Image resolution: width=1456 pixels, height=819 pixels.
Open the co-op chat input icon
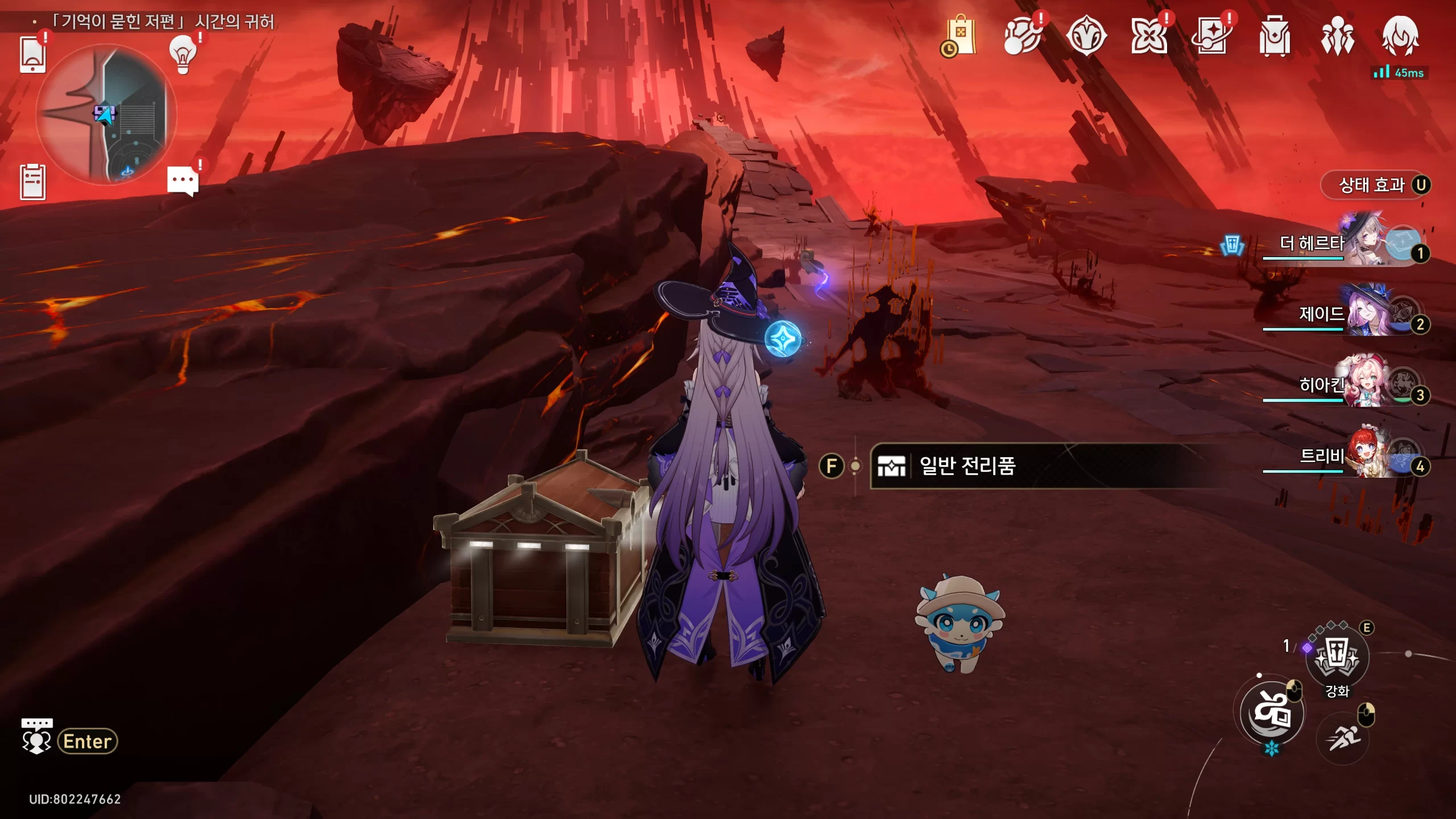pos(36,738)
